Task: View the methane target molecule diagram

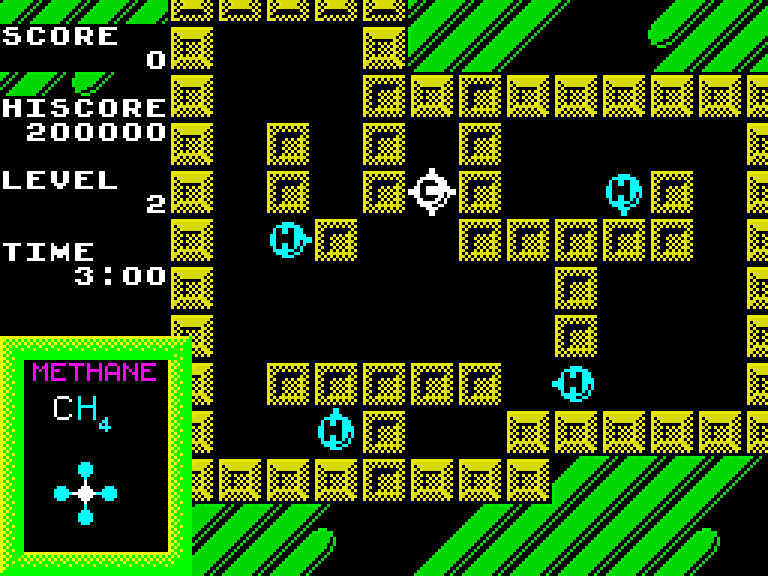Action: click(86, 493)
